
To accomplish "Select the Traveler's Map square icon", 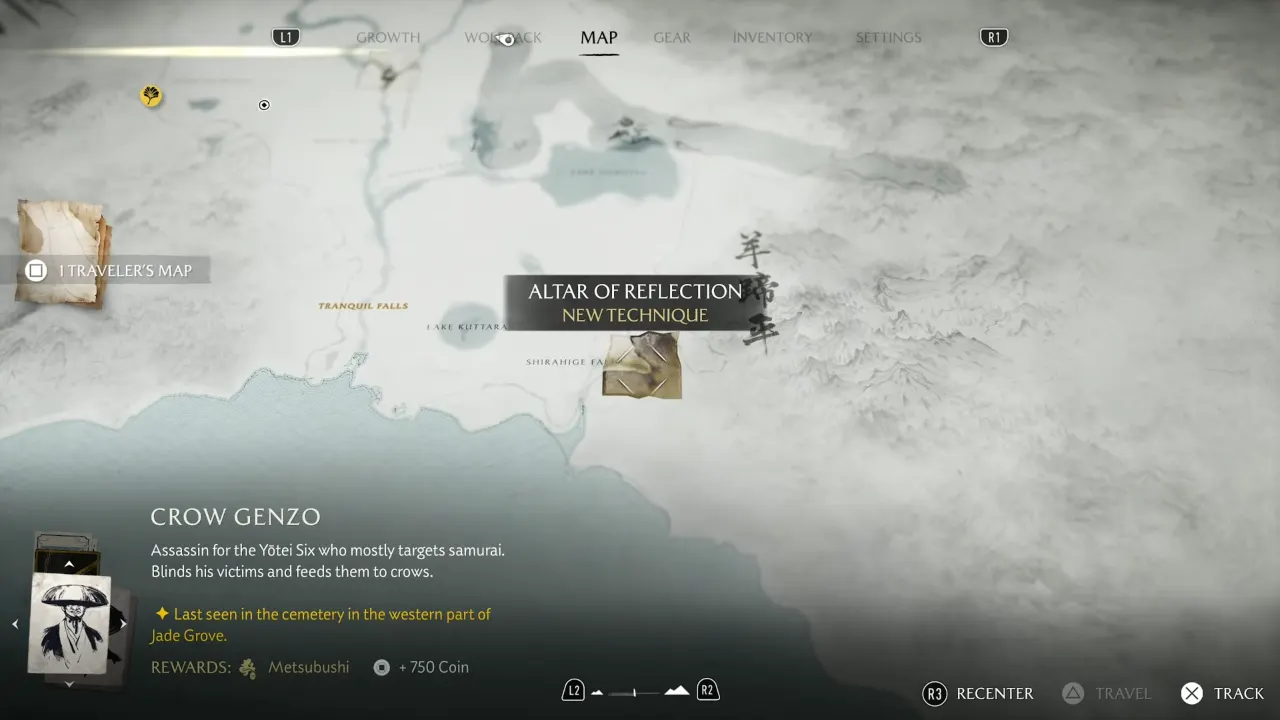I will point(34,270).
